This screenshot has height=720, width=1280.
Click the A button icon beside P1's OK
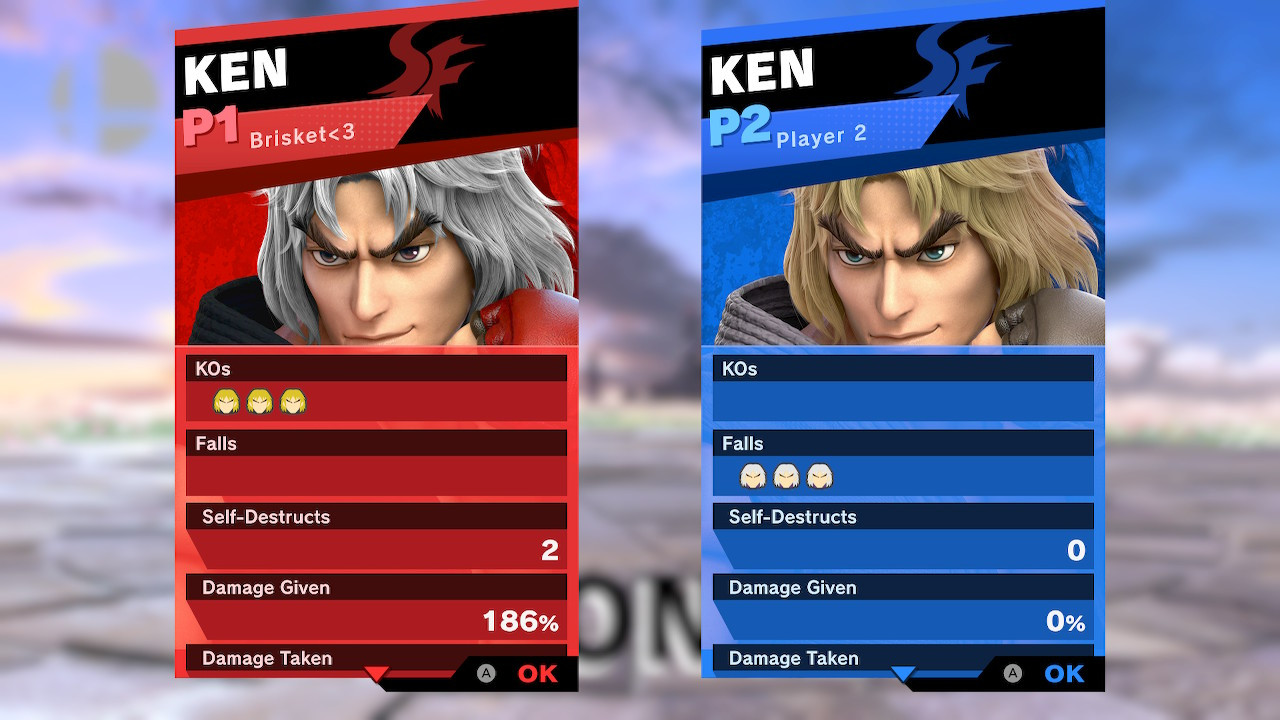click(x=485, y=674)
